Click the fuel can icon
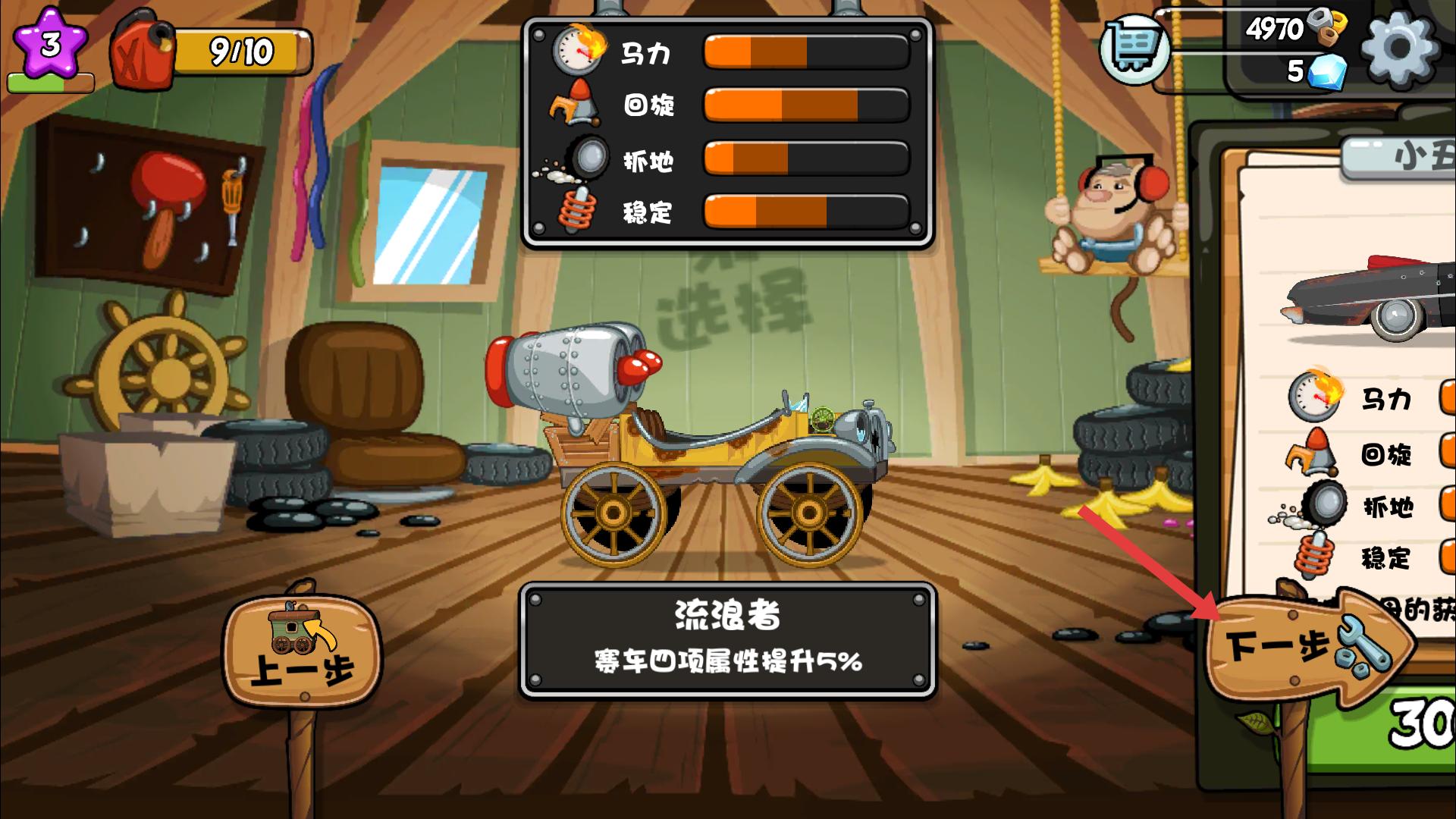 pyautogui.click(x=140, y=49)
